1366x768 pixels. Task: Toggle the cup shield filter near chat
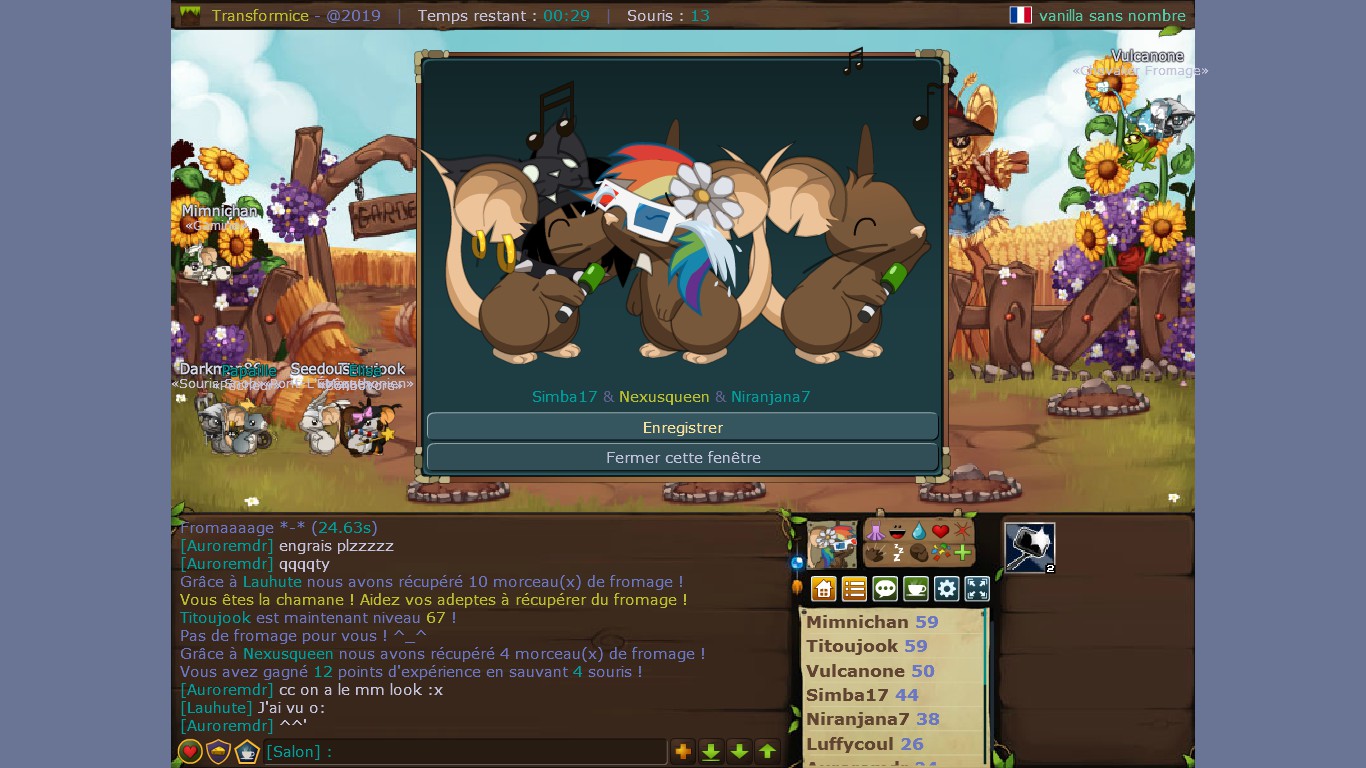coord(245,751)
